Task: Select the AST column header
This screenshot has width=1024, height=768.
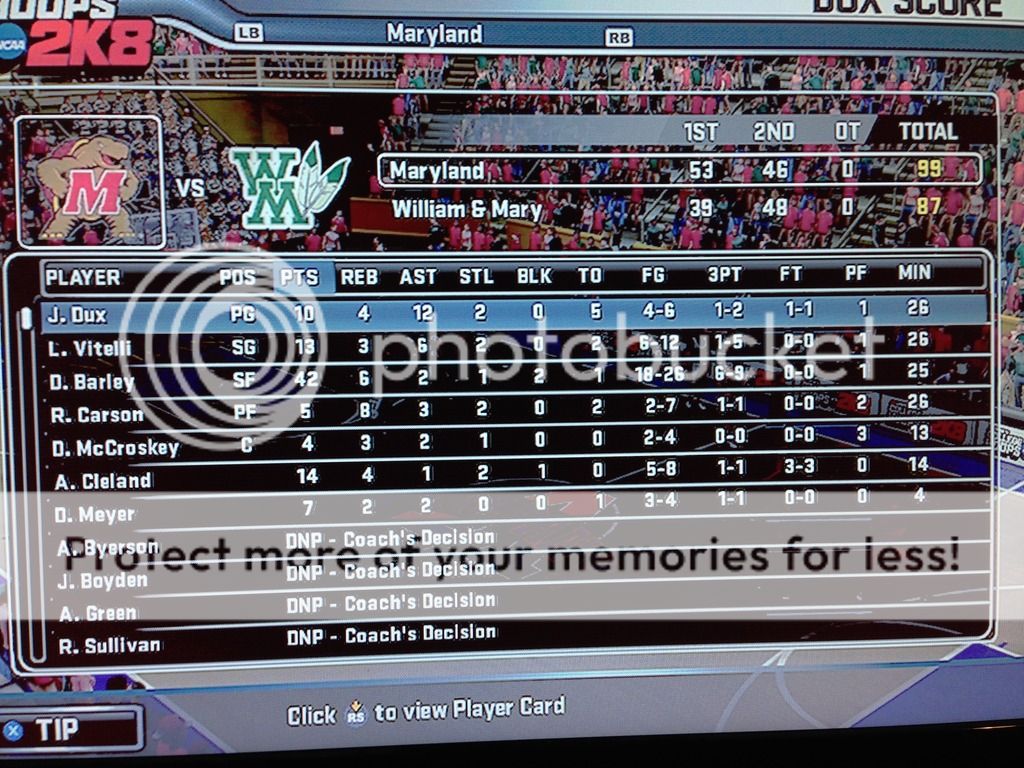Action: point(418,277)
